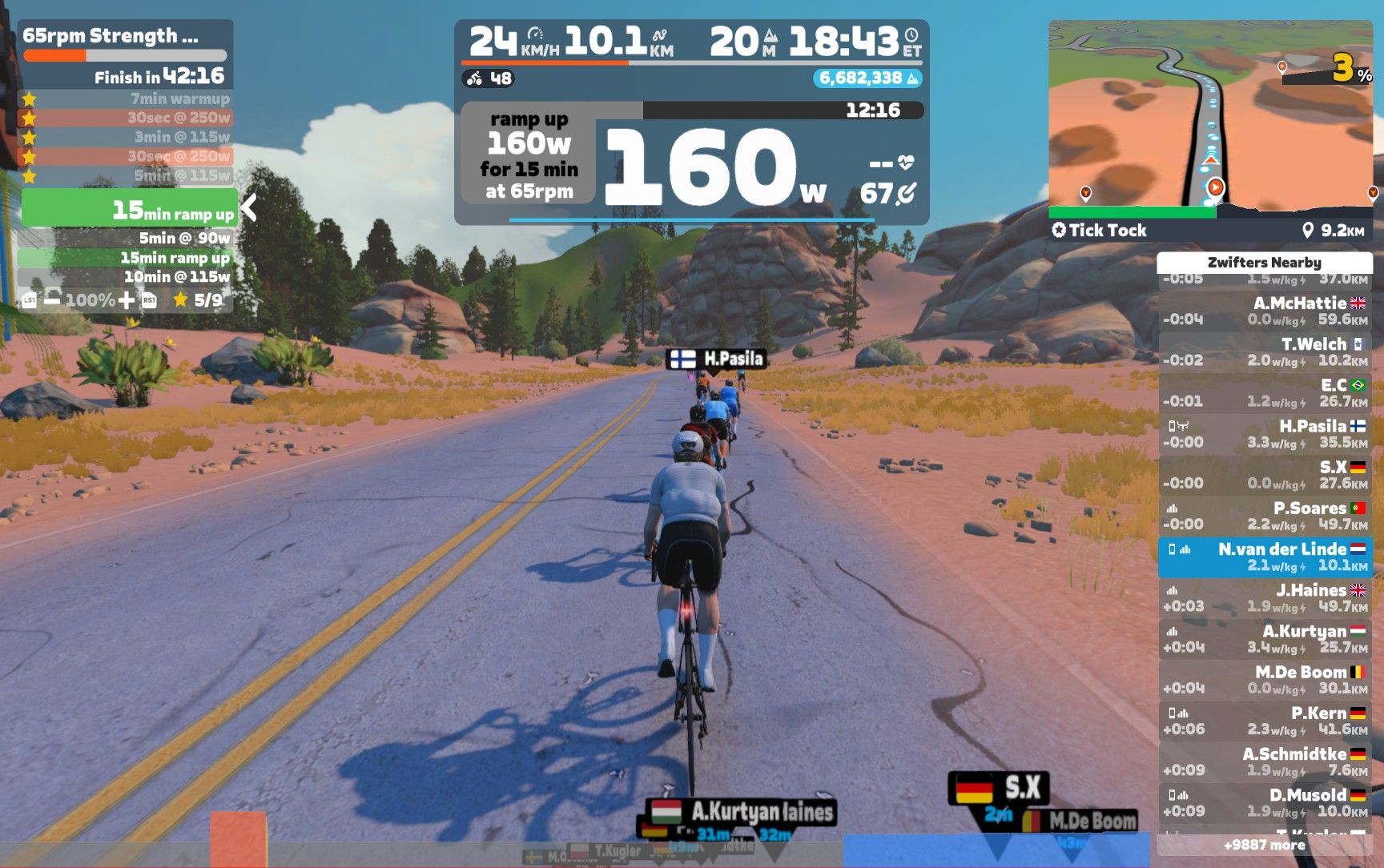1384x868 pixels.
Task: Select M.De Boom in the nearby list
Action: [1265, 680]
